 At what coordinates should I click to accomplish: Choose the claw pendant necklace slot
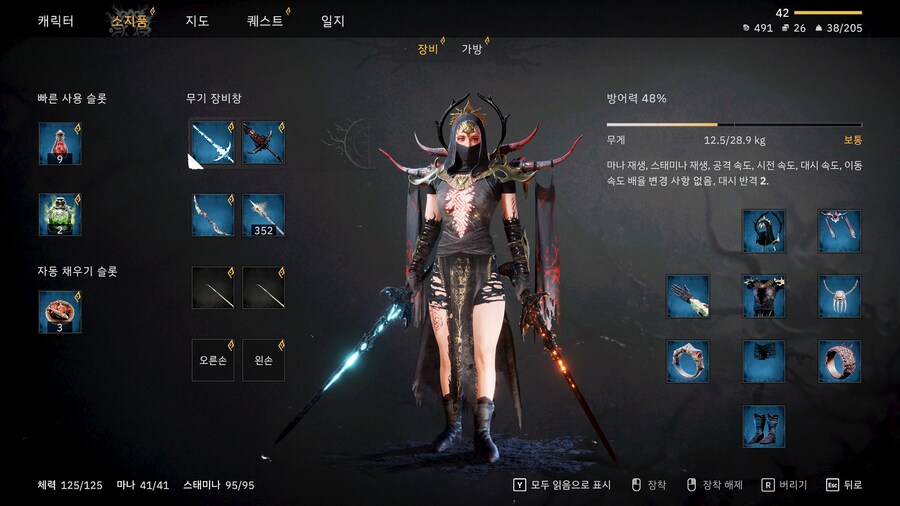click(840, 296)
